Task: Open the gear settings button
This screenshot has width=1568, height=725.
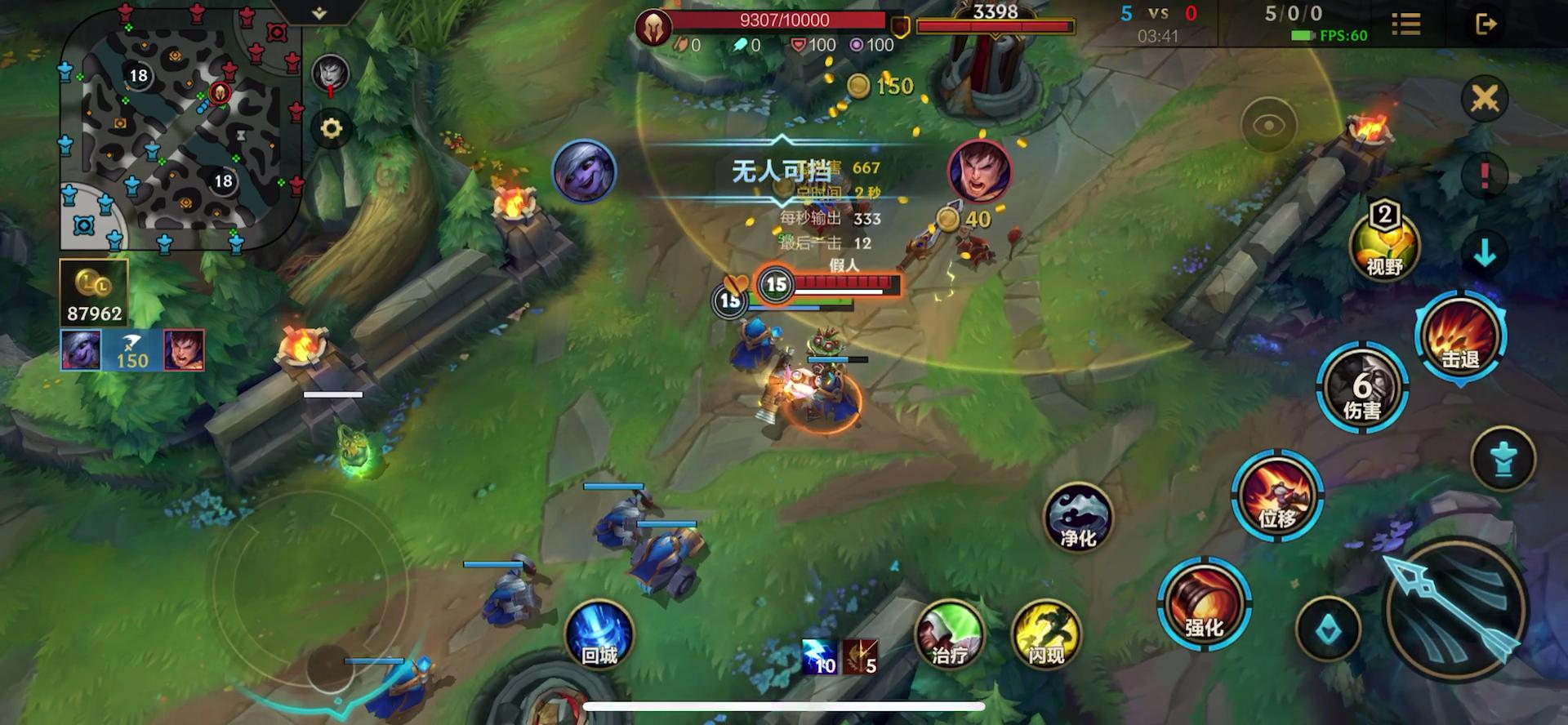Action: pos(331,129)
